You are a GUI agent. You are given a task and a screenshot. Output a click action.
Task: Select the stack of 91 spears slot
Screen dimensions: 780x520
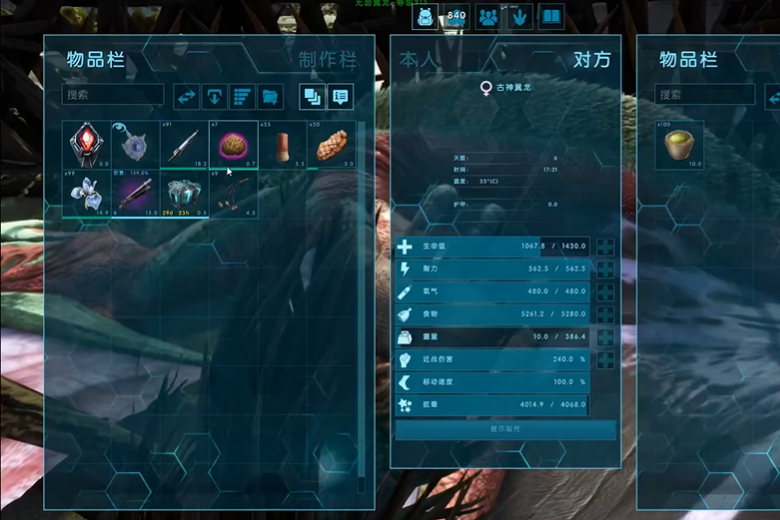click(184, 145)
